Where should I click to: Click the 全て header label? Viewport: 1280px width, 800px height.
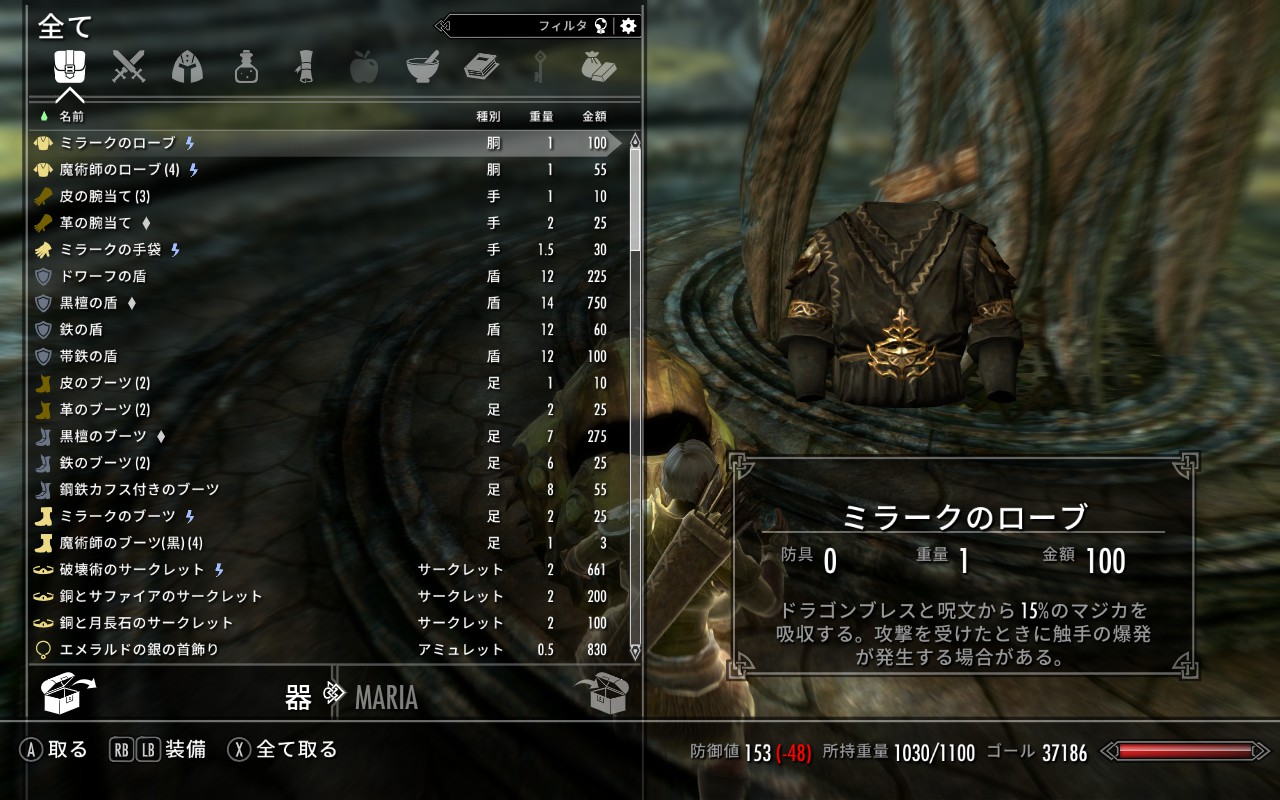point(63,25)
